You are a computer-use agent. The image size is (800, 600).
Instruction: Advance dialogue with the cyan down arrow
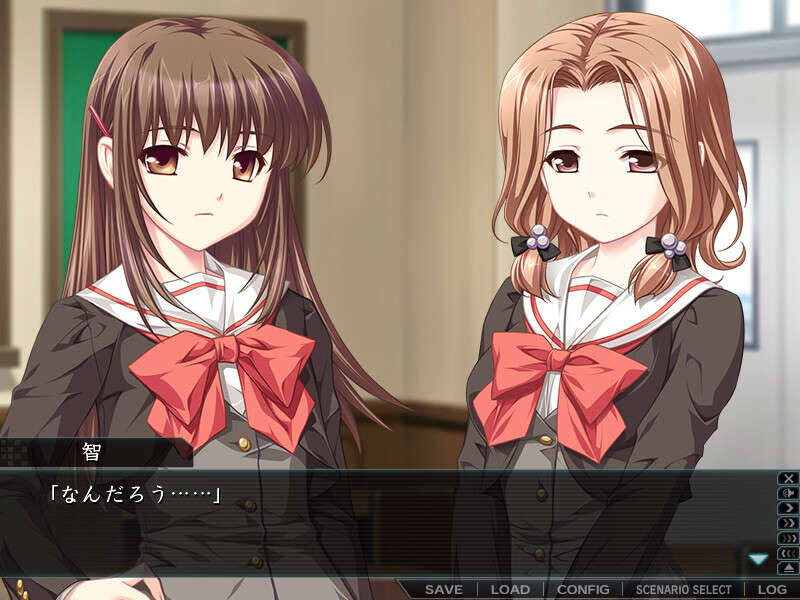tap(759, 559)
